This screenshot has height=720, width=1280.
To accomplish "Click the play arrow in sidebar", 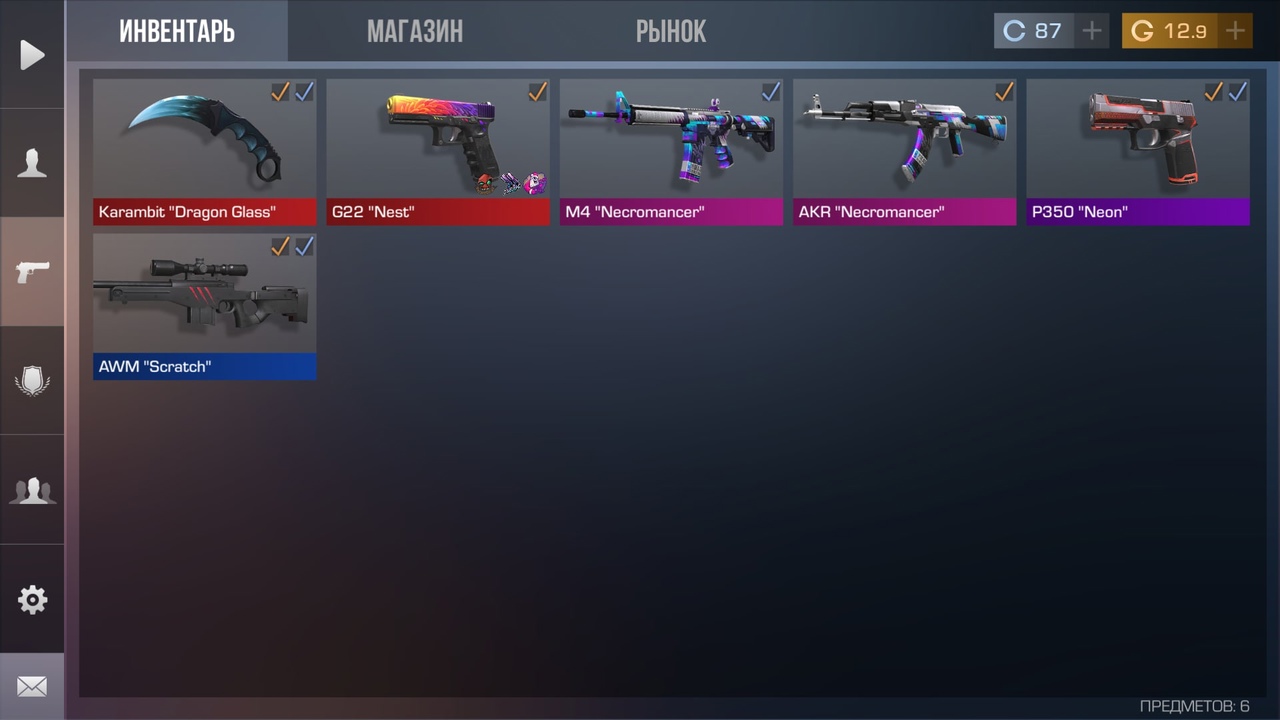I will 32,55.
